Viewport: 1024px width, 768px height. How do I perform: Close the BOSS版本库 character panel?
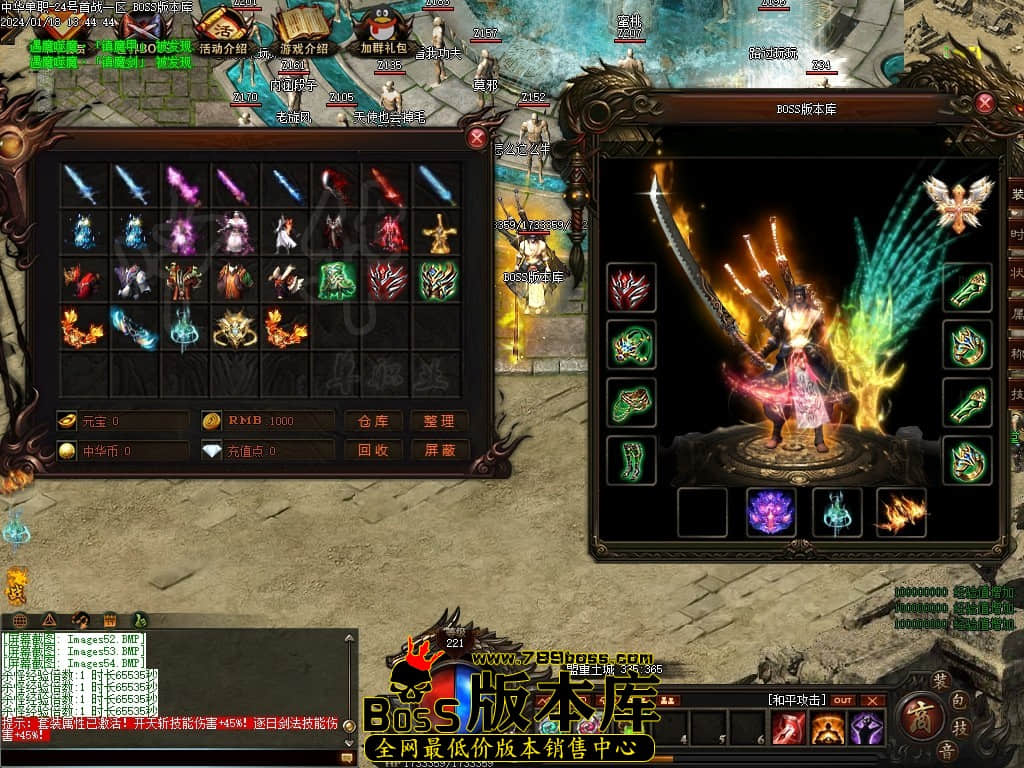click(985, 103)
